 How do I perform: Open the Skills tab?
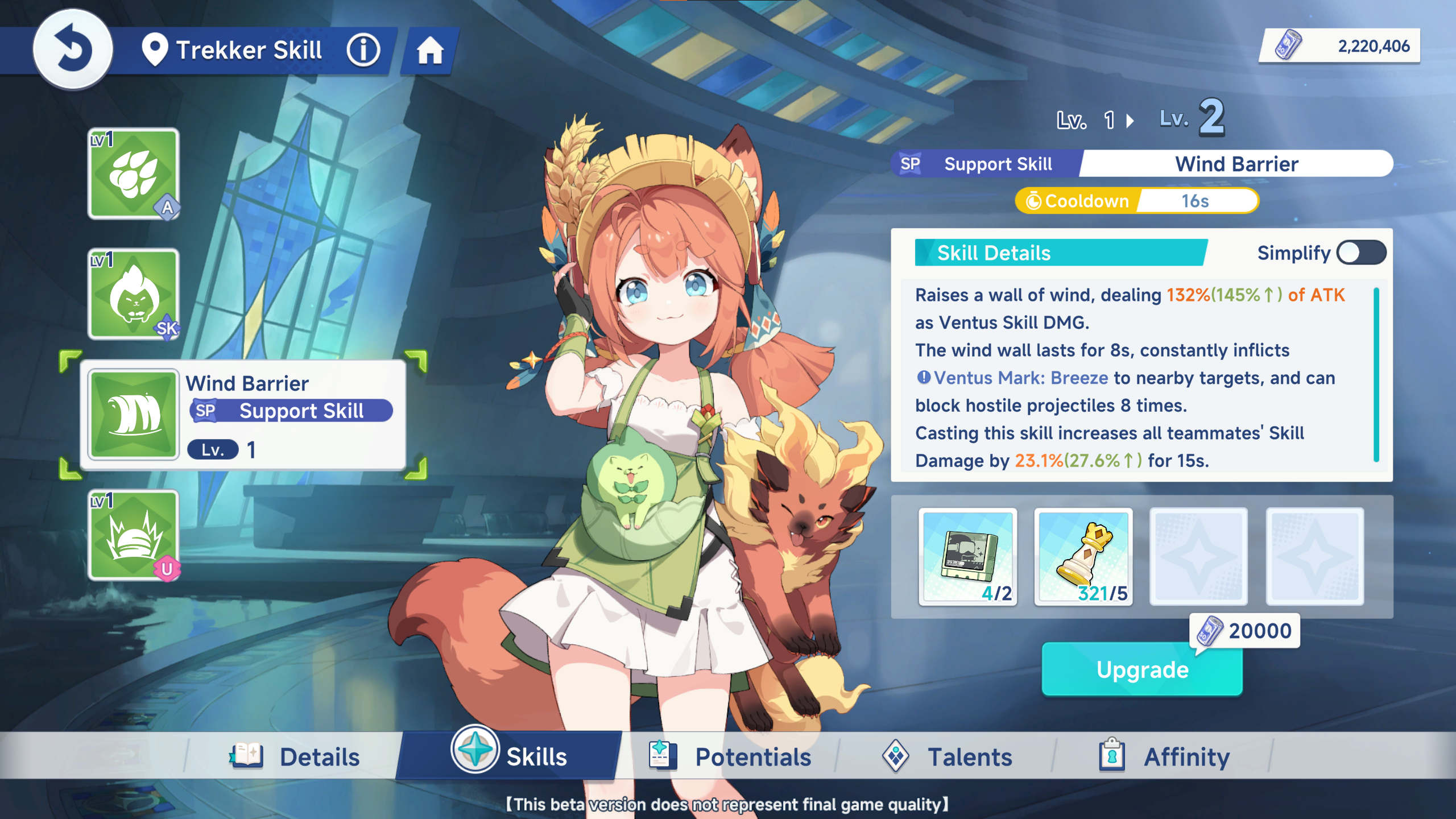pos(510,756)
